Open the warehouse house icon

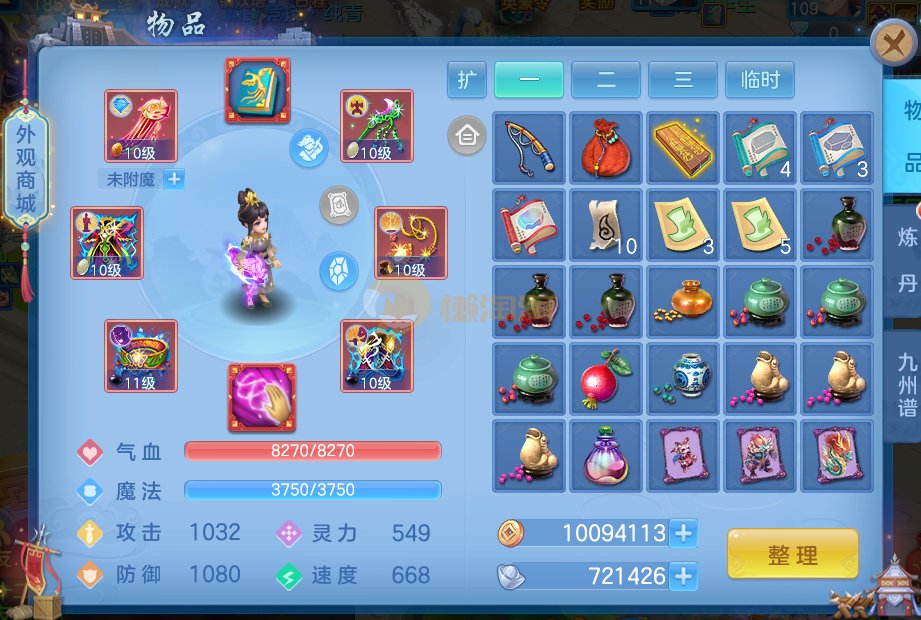point(467,134)
